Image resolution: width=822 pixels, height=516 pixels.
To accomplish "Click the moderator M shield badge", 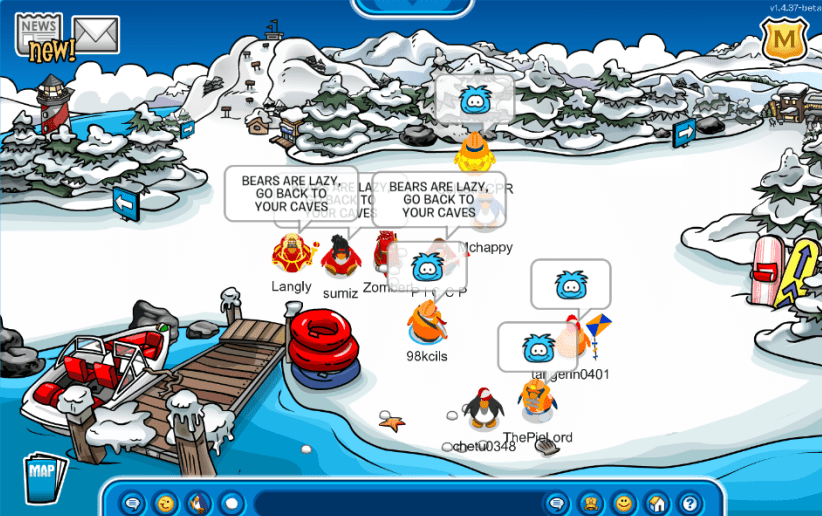I will point(785,40).
